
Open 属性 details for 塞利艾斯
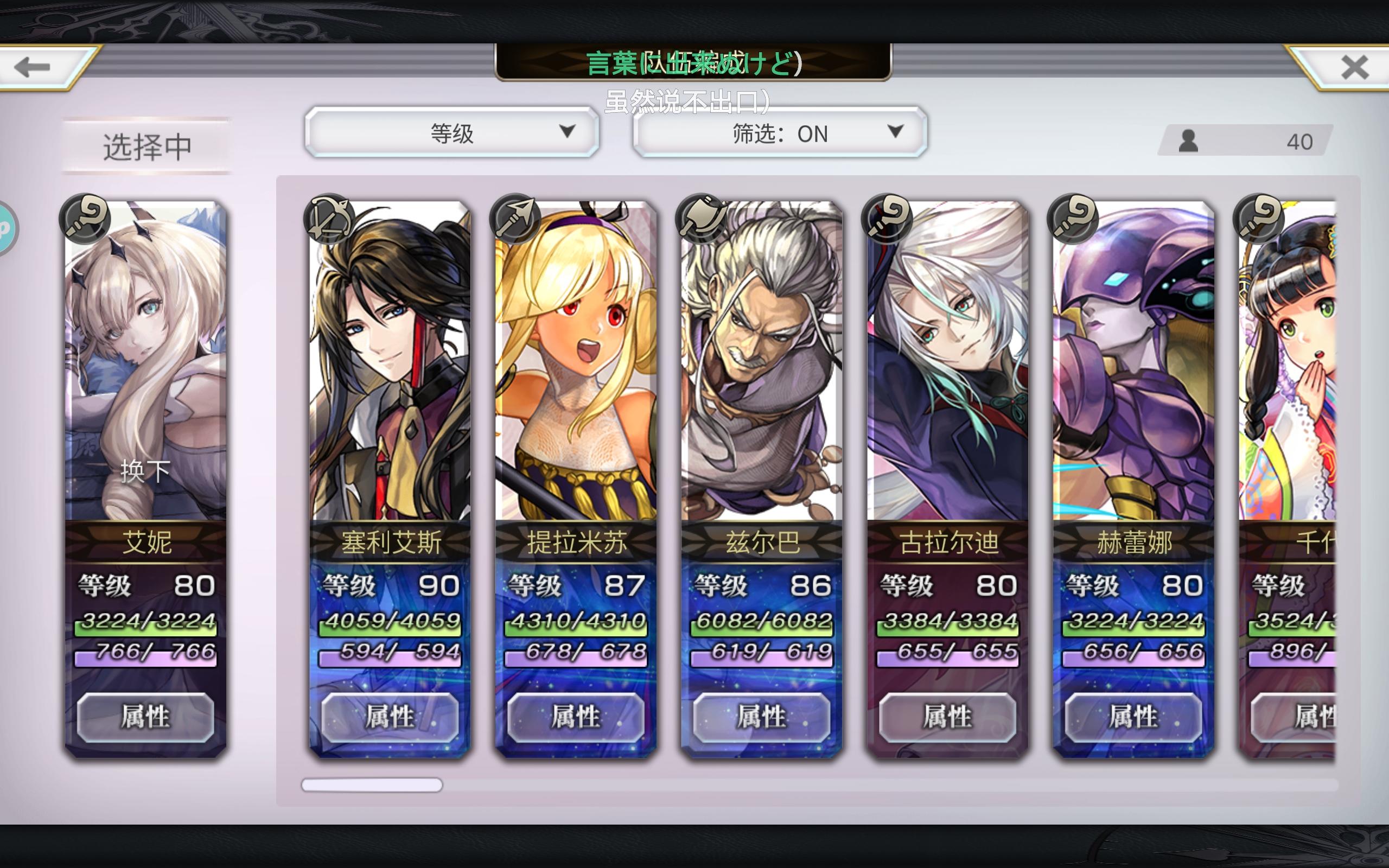[x=389, y=717]
